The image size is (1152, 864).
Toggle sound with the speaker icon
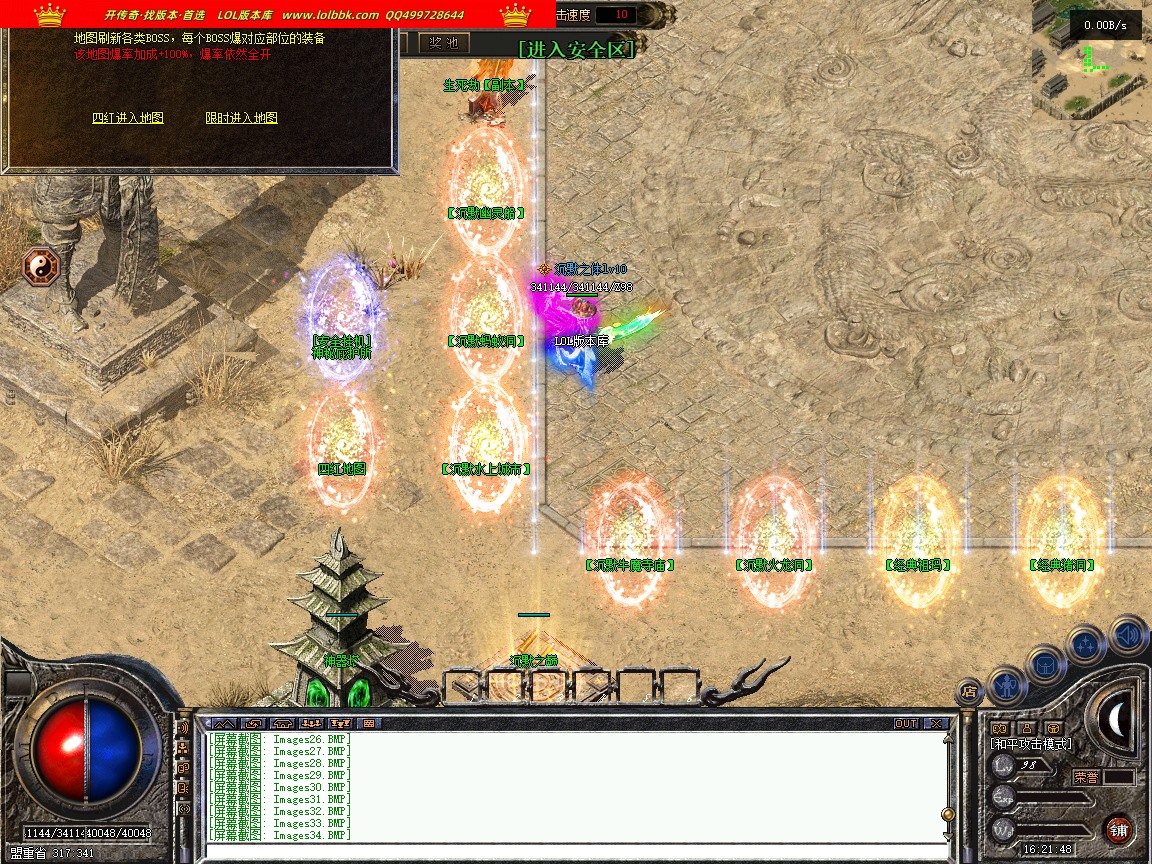tap(1128, 634)
